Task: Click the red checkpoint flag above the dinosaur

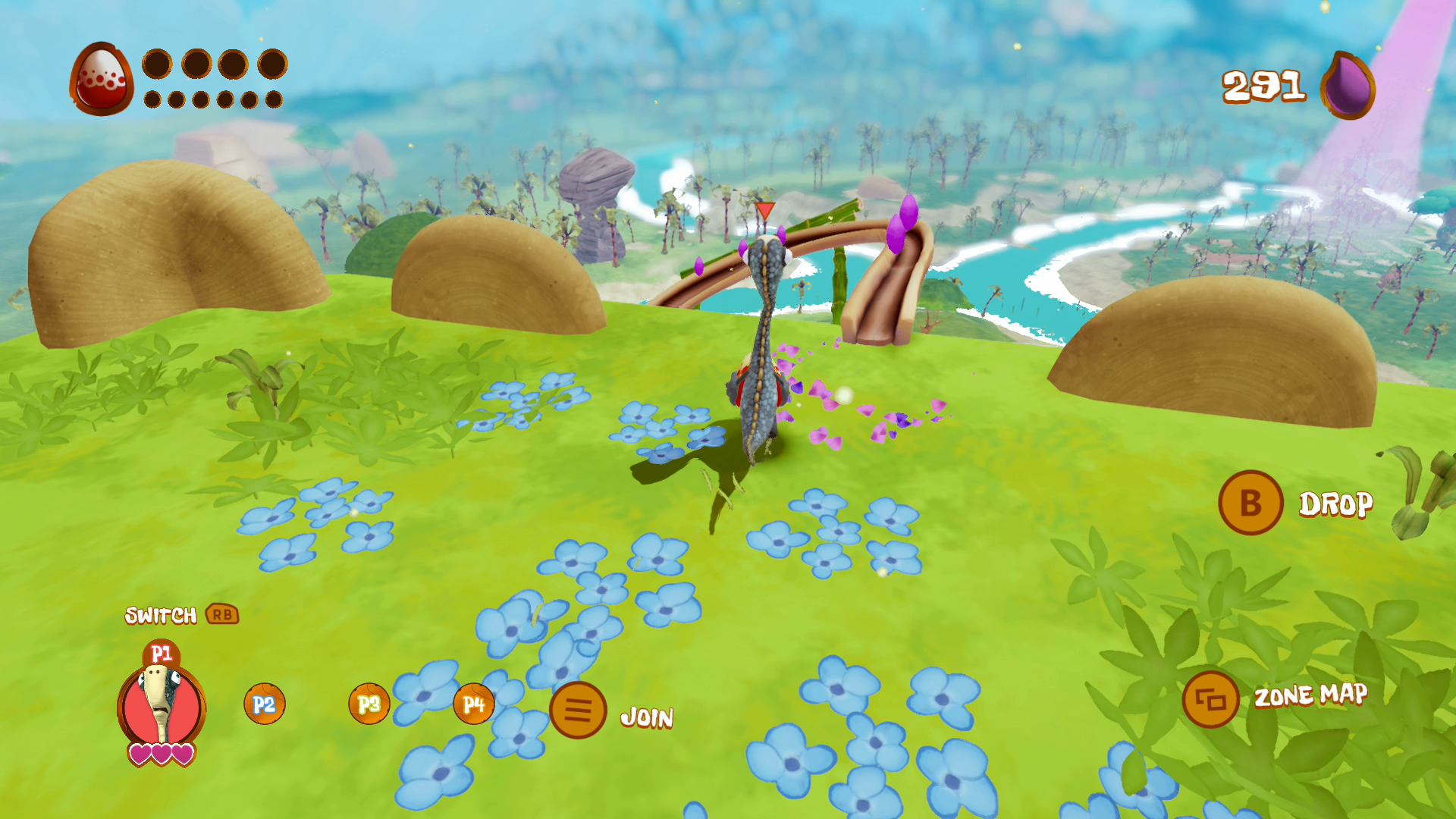Action: (x=764, y=211)
